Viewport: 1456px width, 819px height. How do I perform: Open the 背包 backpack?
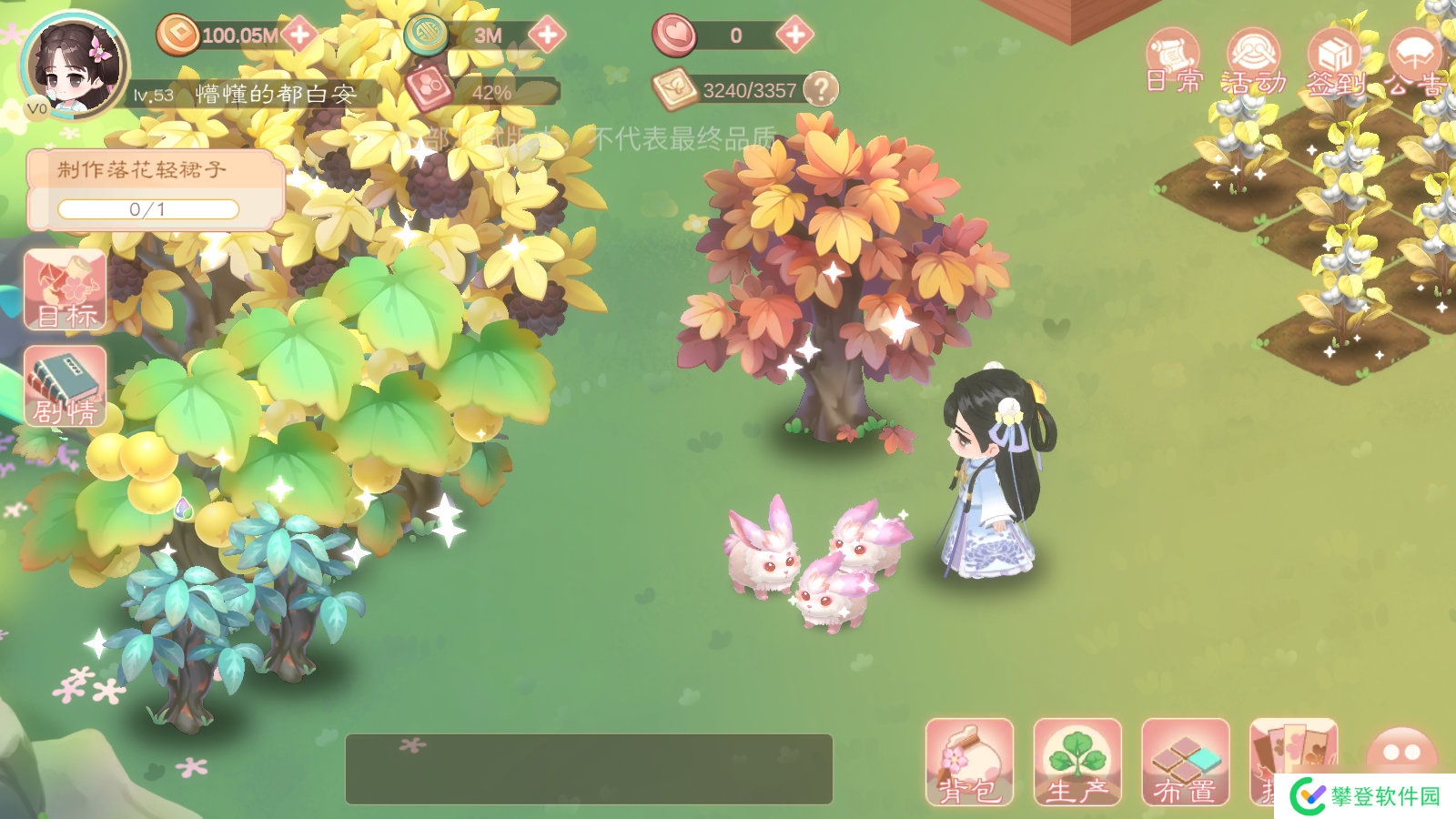click(x=969, y=763)
